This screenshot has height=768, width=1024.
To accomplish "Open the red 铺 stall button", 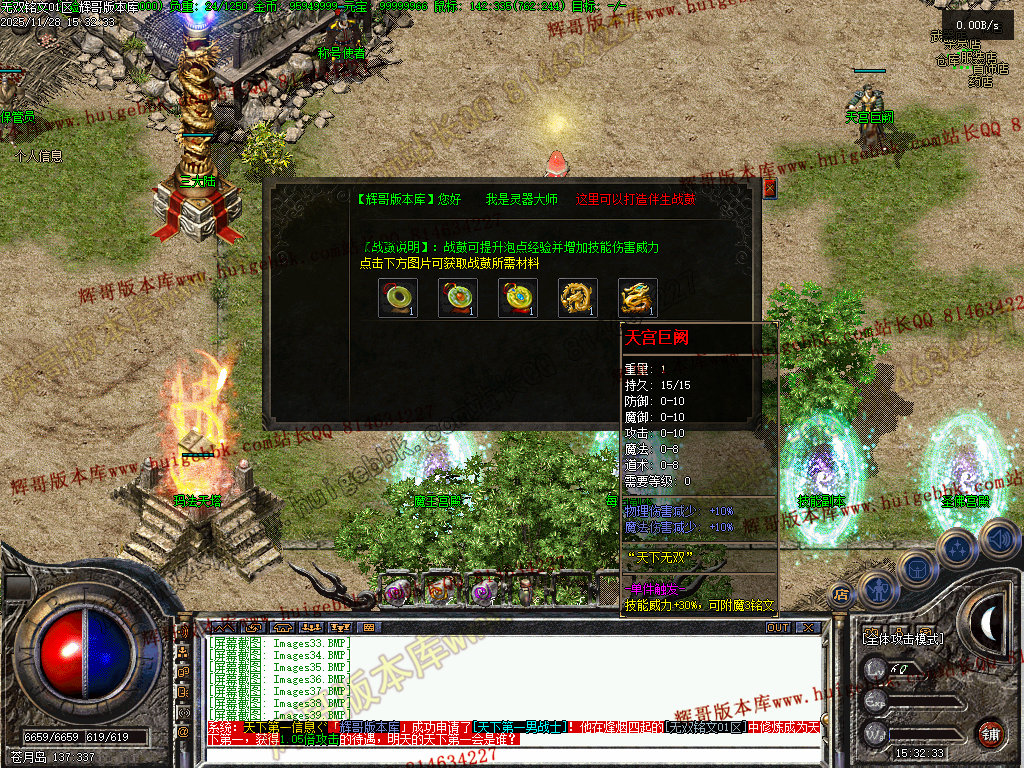I will [990, 732].
